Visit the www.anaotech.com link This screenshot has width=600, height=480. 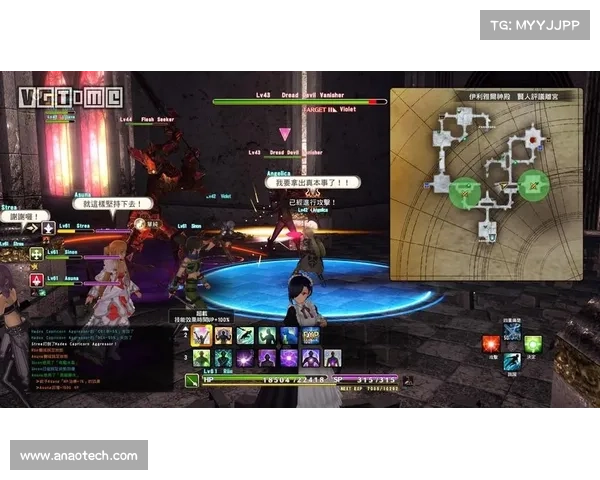[x=79, y=456]
